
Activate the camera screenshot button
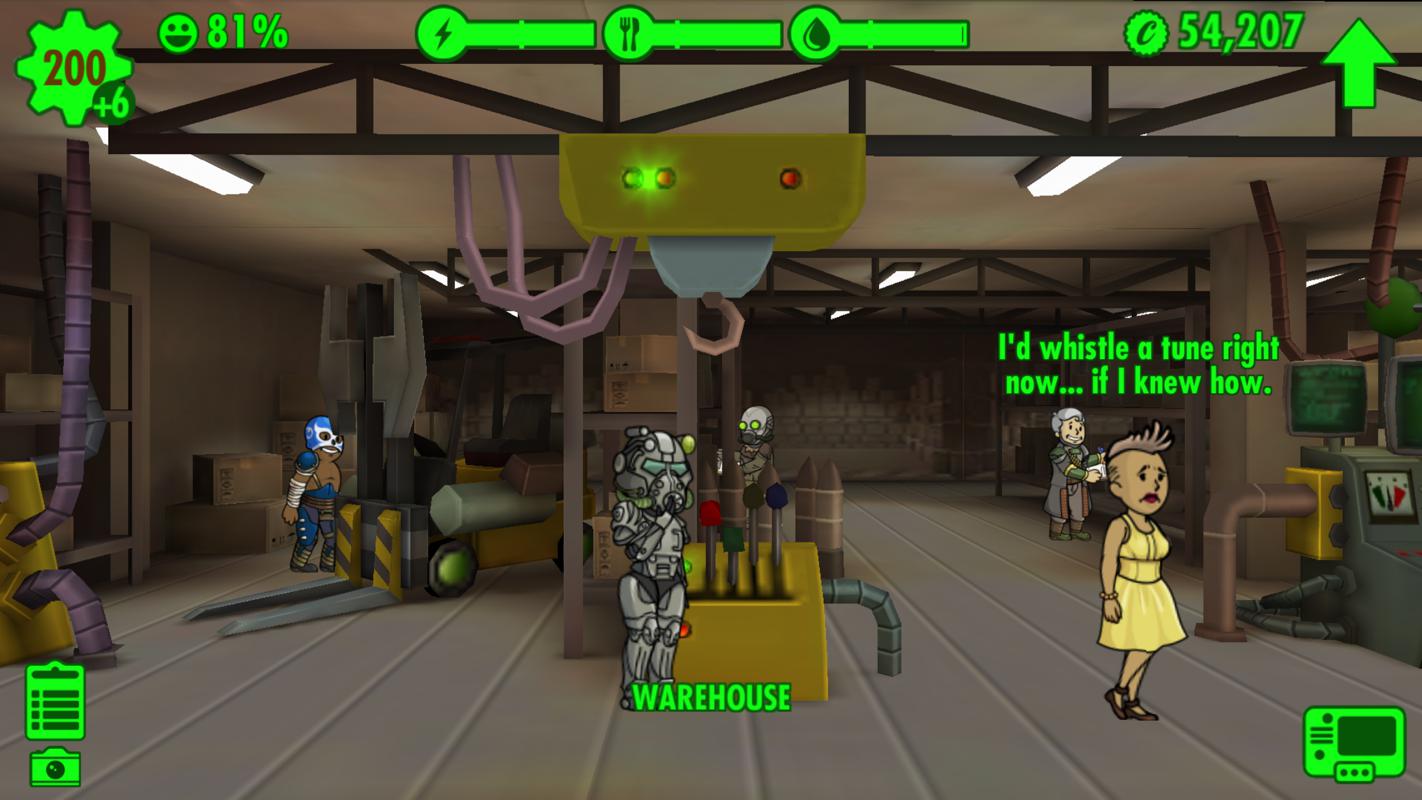tap(55, 767)
